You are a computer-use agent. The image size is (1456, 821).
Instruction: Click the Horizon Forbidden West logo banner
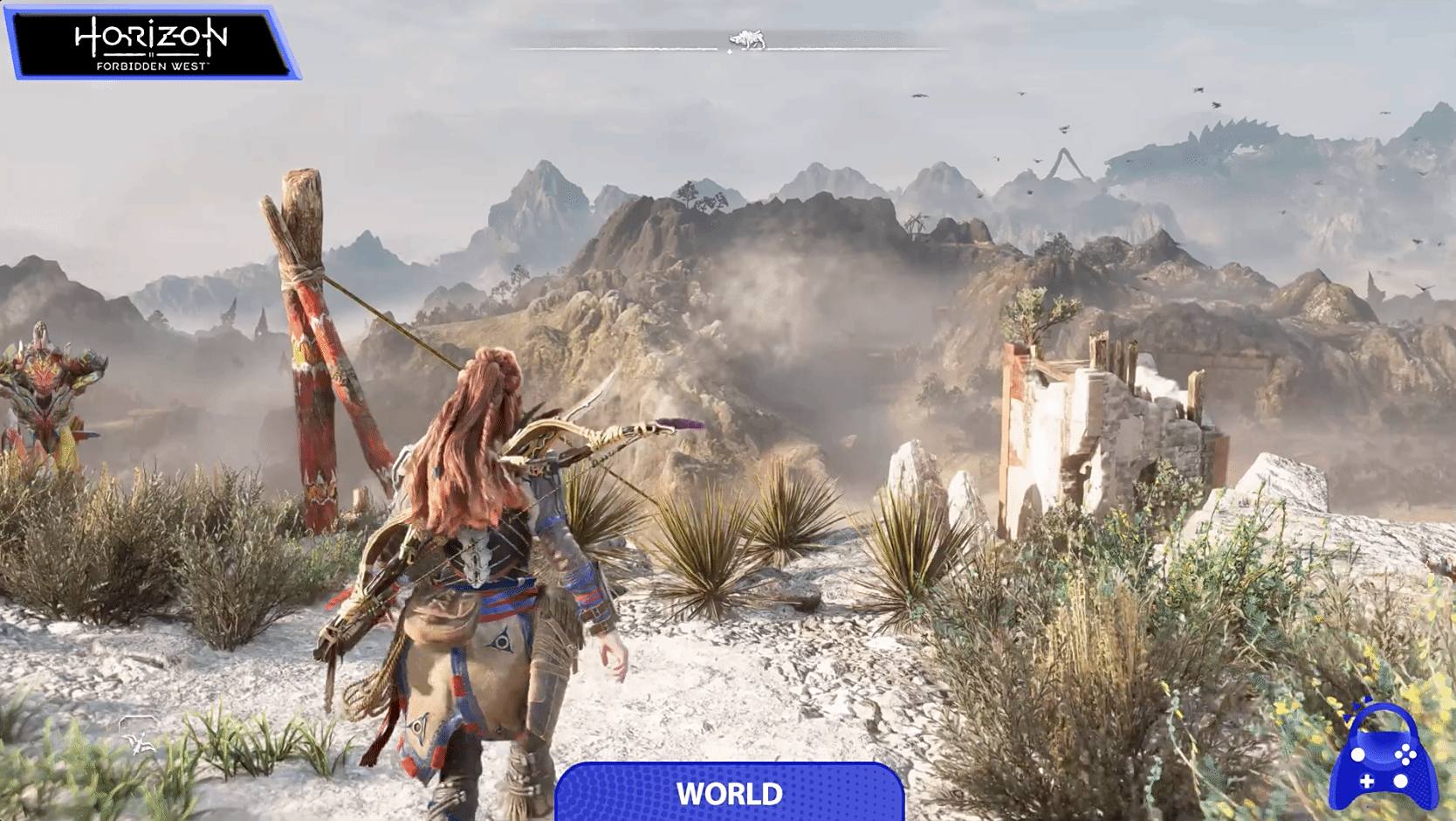tap(152, 43)
